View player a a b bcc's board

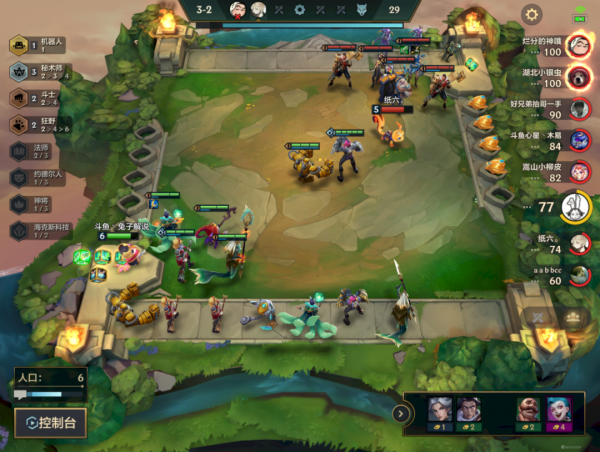pos(577,275)
